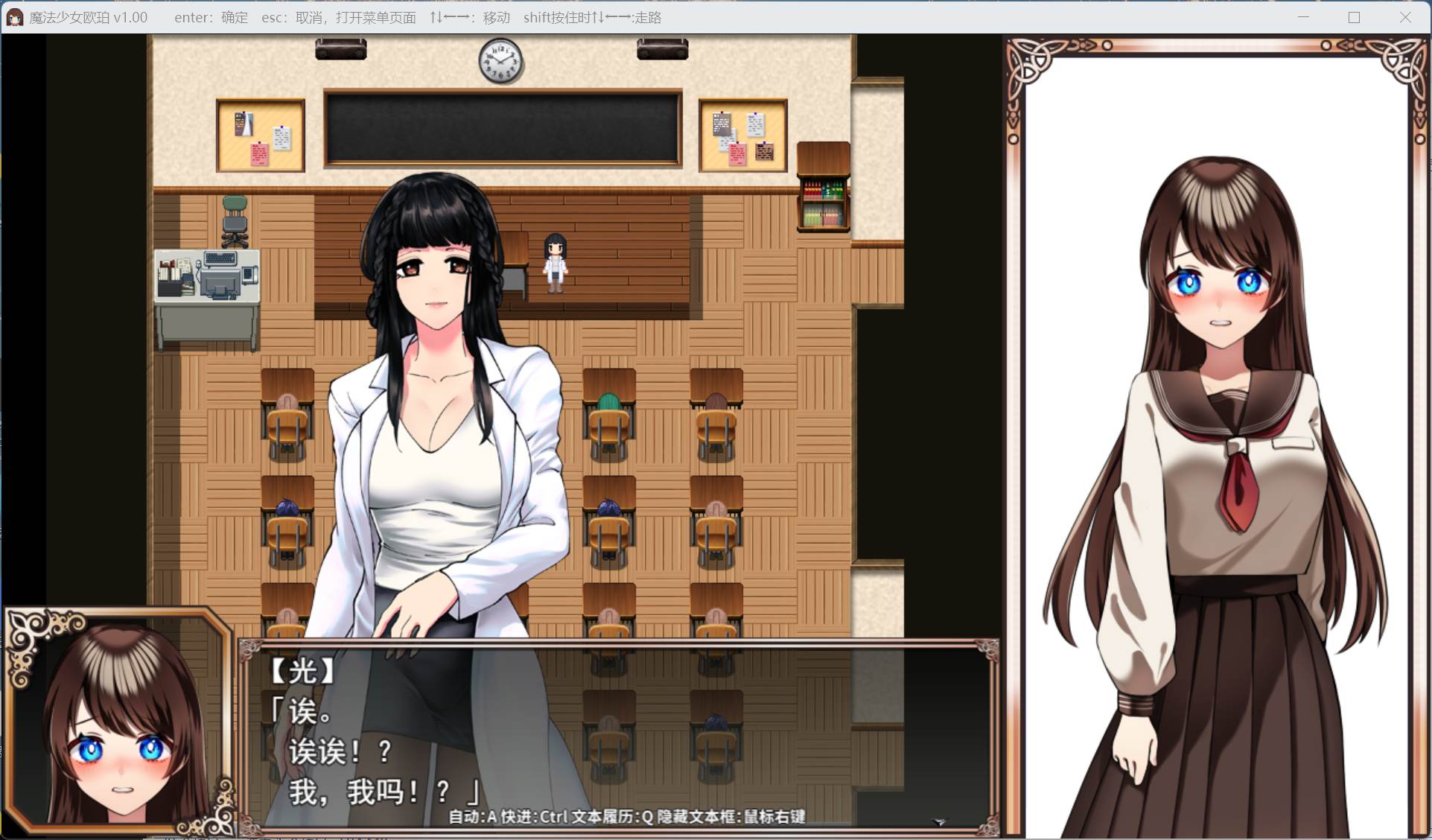
Task: Click the left bulletin board with notes
Action: point(259,136)
